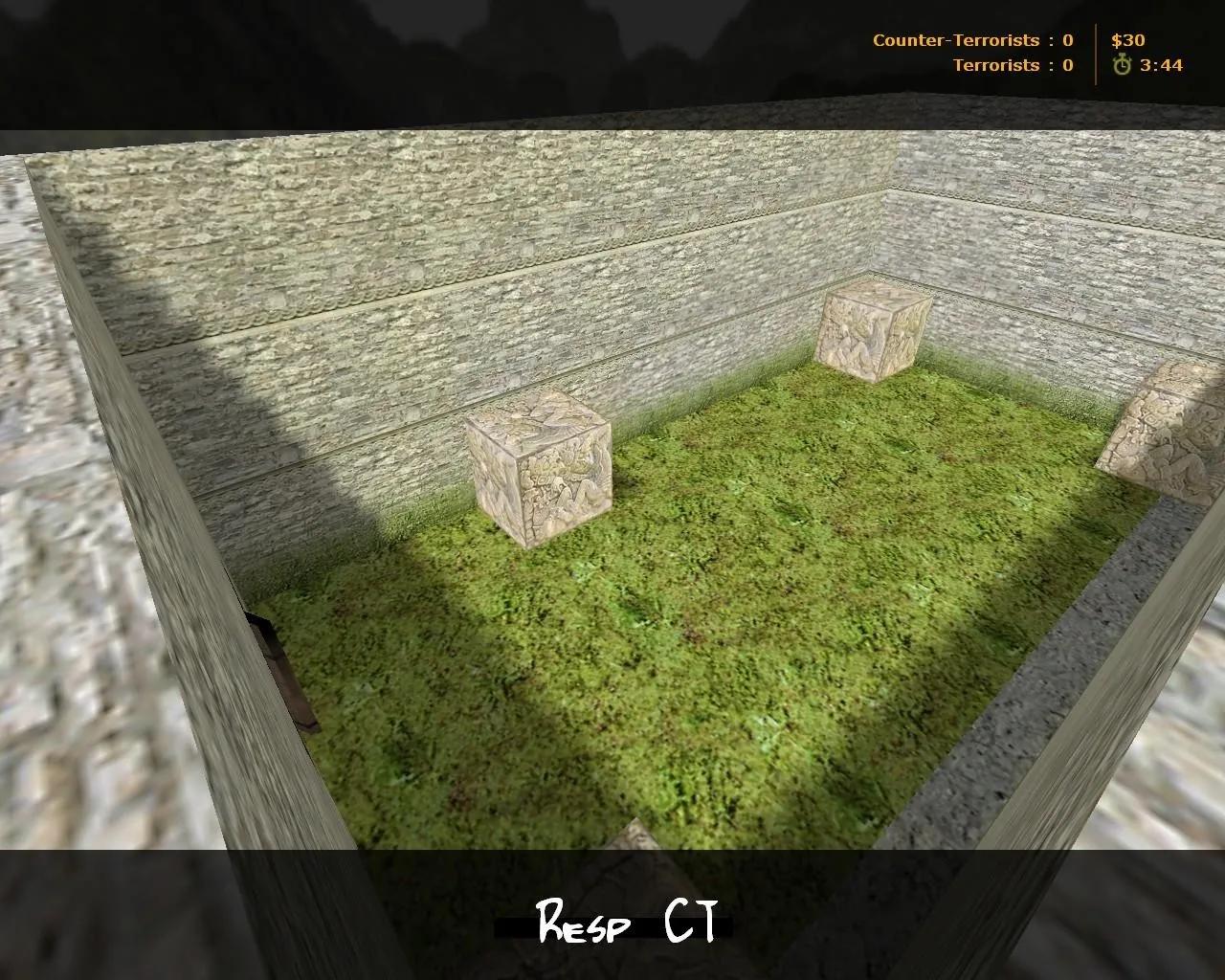Click the Resp CT location label
This screenshot has height=980, width=1225.
[627, 922]
